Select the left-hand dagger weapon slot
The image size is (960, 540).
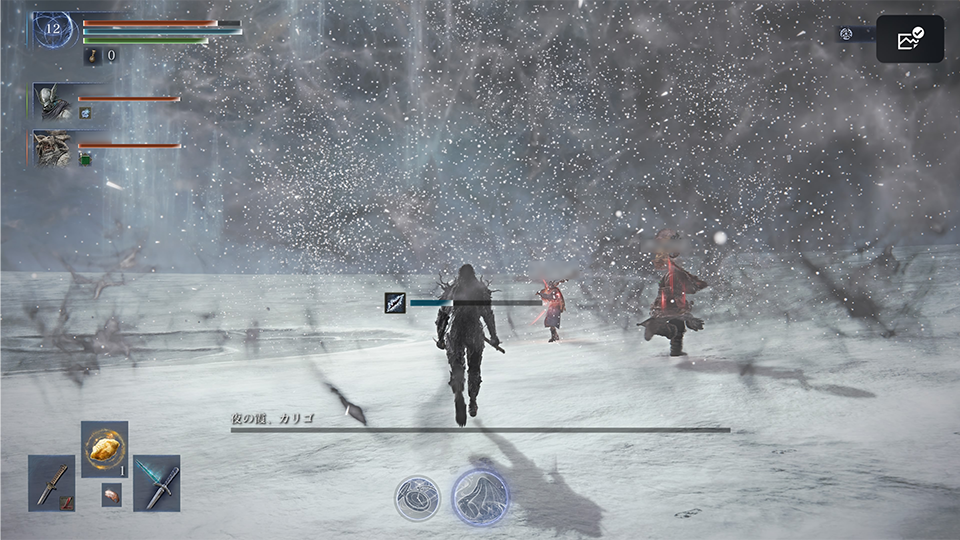51,483
